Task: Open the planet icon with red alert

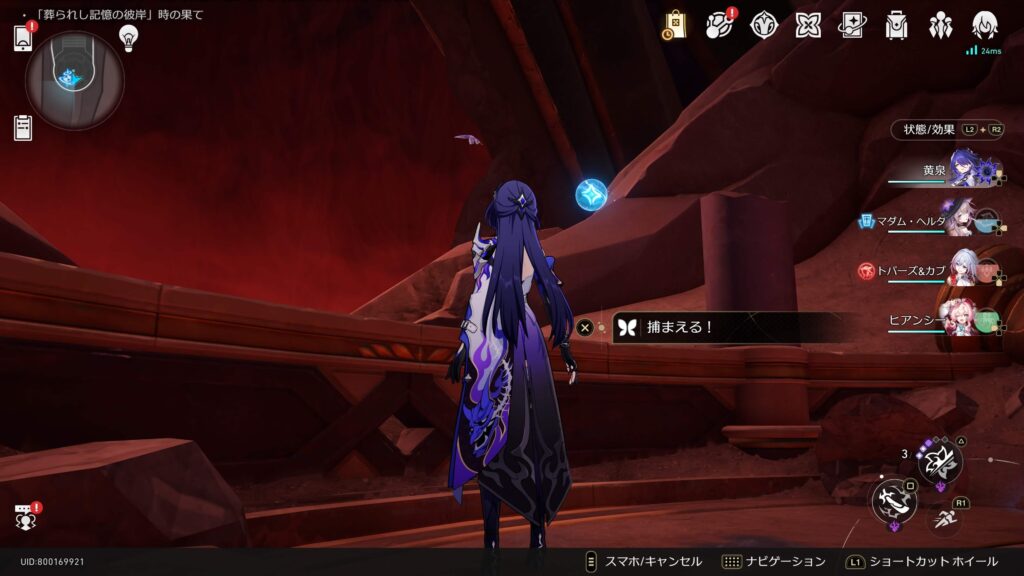Action: (719, 25)
